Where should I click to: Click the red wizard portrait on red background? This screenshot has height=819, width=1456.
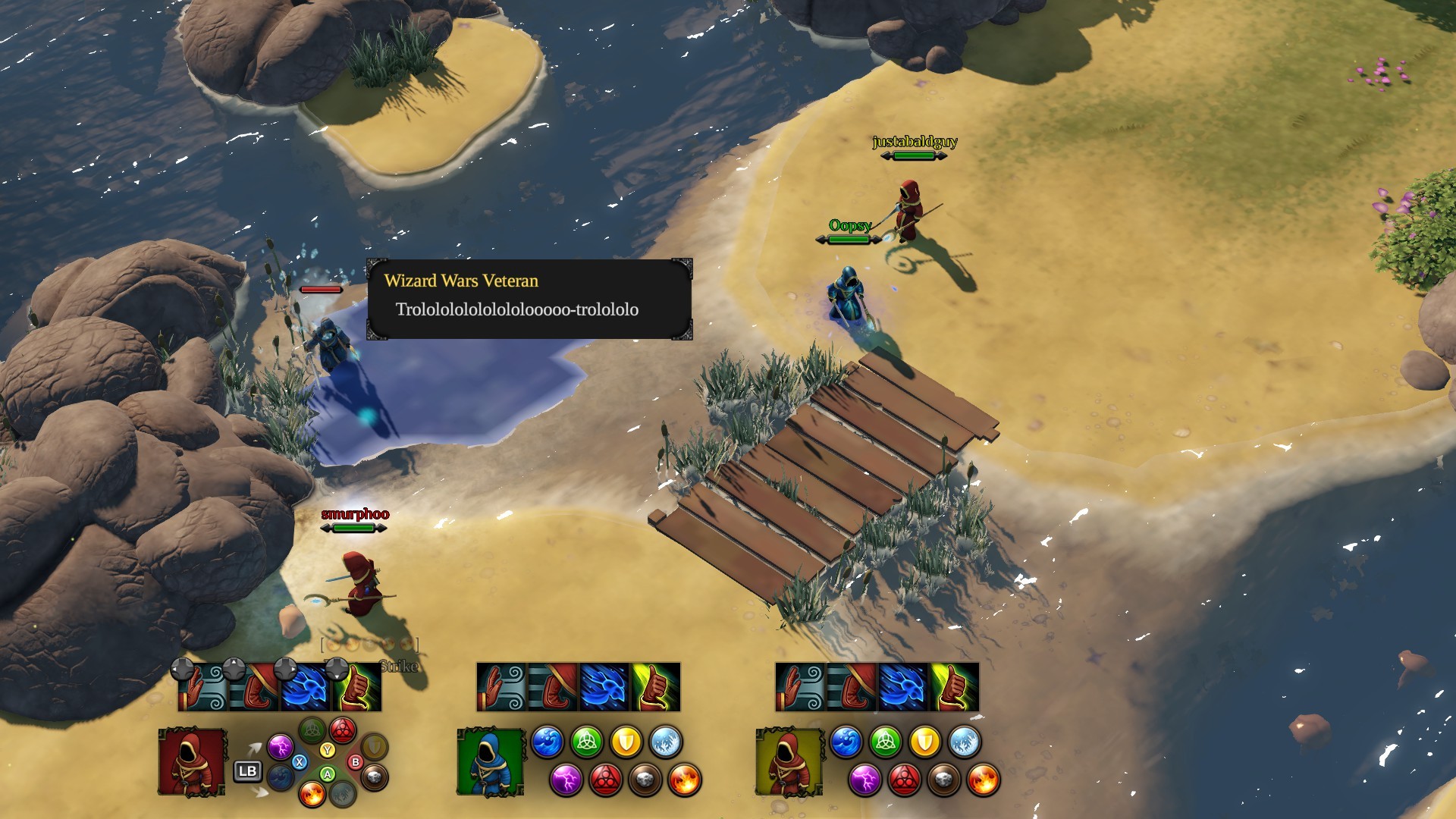pyautogui.click(x=192, y=761)
